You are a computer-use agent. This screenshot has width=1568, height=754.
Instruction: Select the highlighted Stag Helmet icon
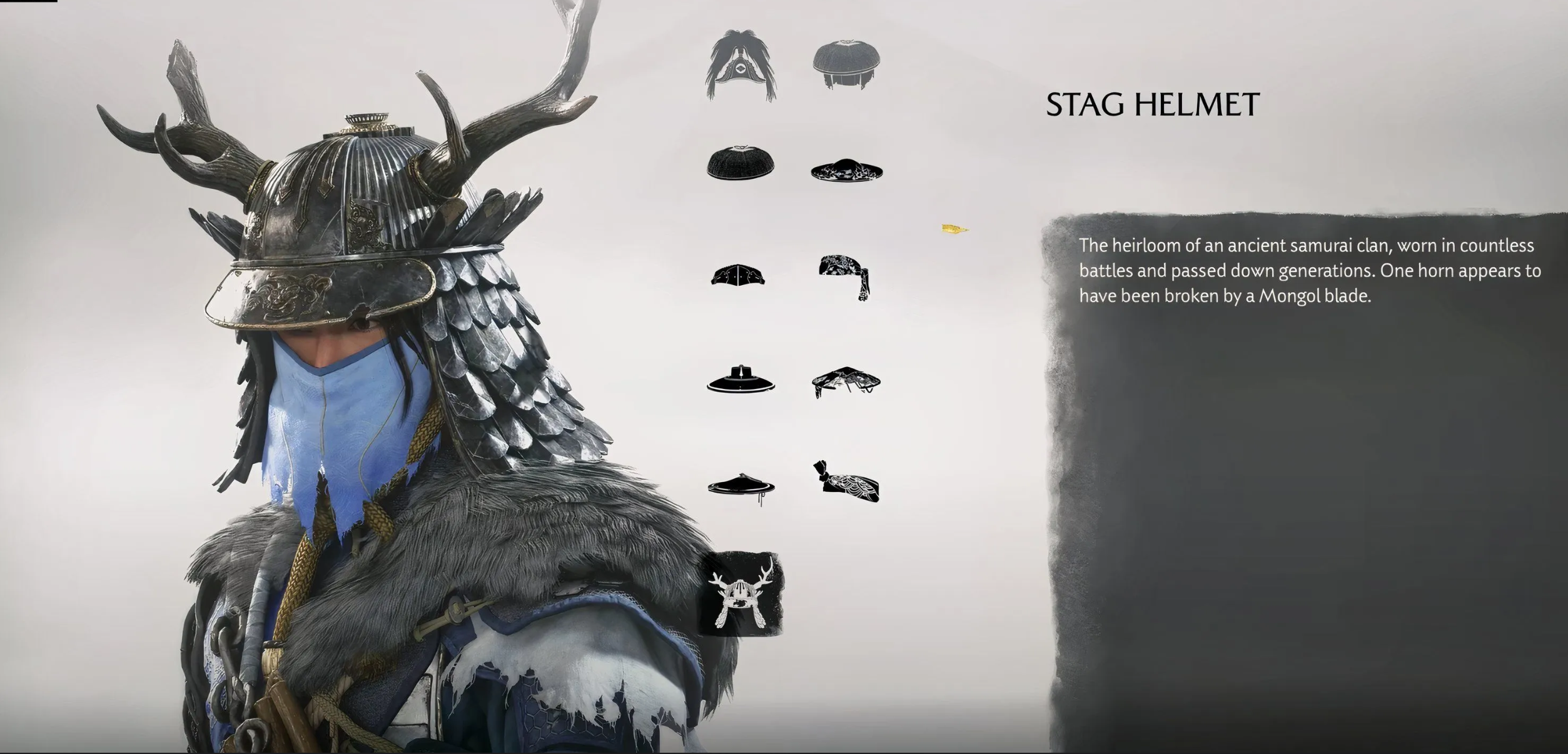pos(743,594)
